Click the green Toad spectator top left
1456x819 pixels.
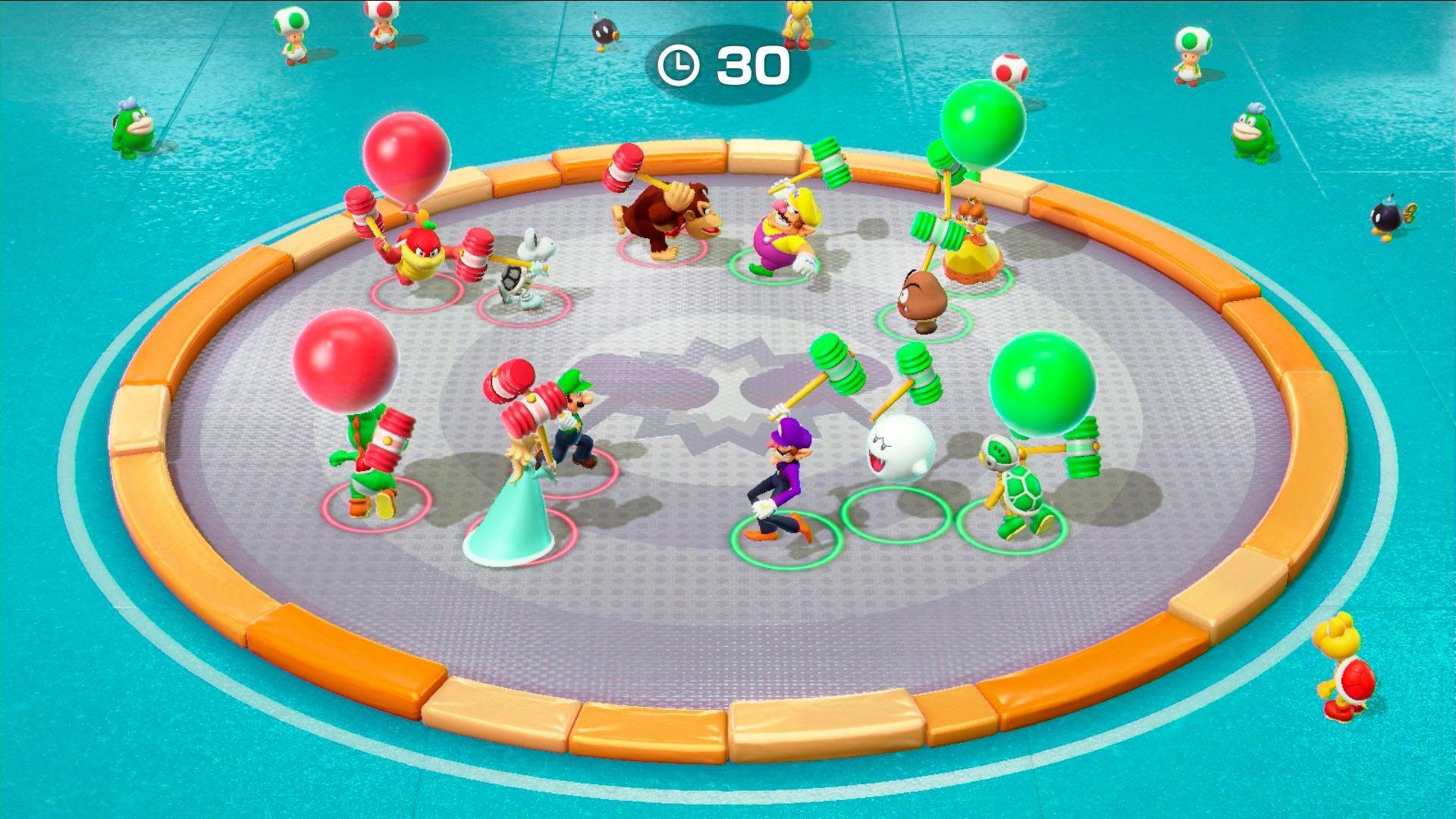click(292, 34)
